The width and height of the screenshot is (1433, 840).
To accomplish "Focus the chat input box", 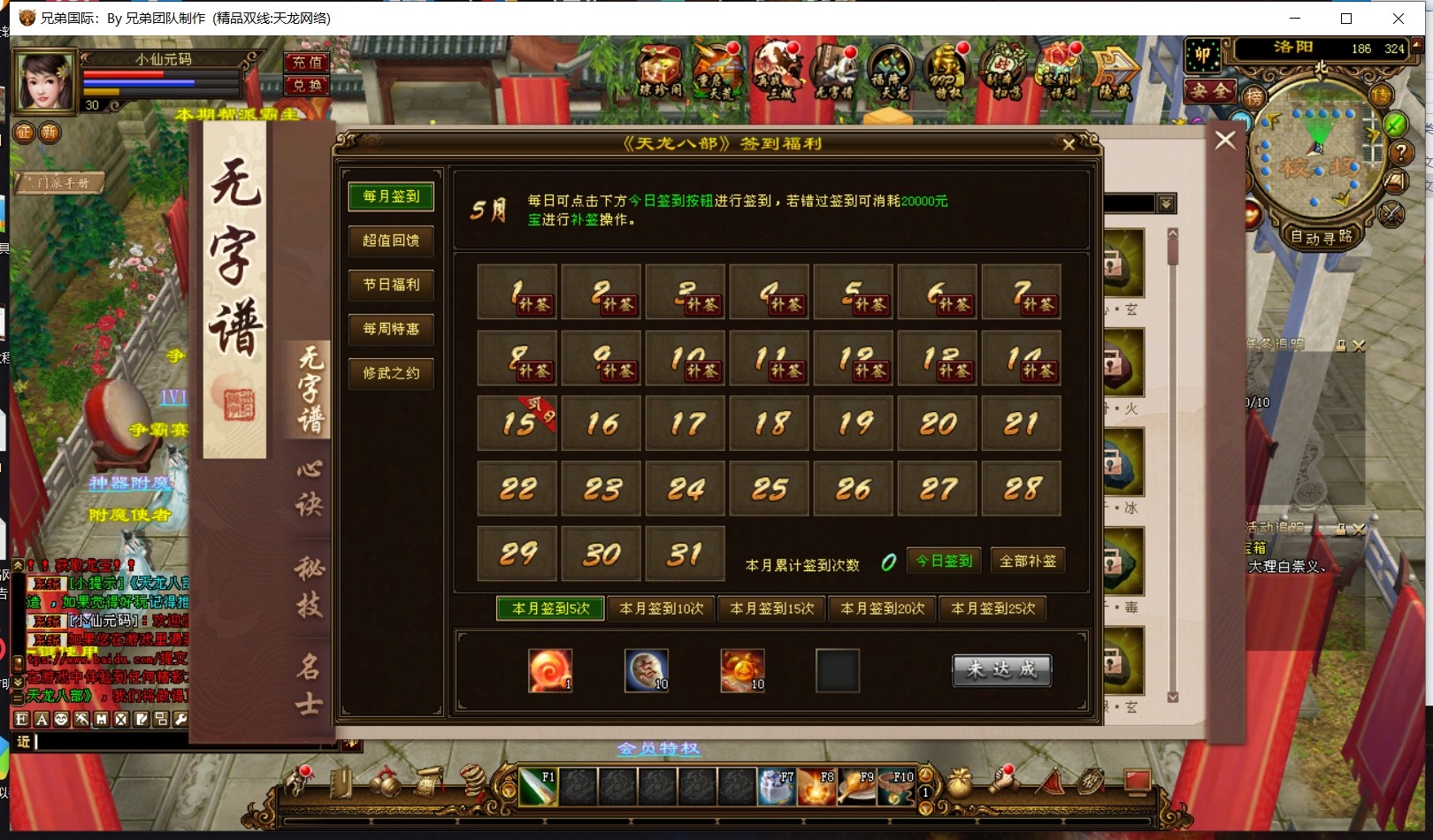I will click(177, 742).
